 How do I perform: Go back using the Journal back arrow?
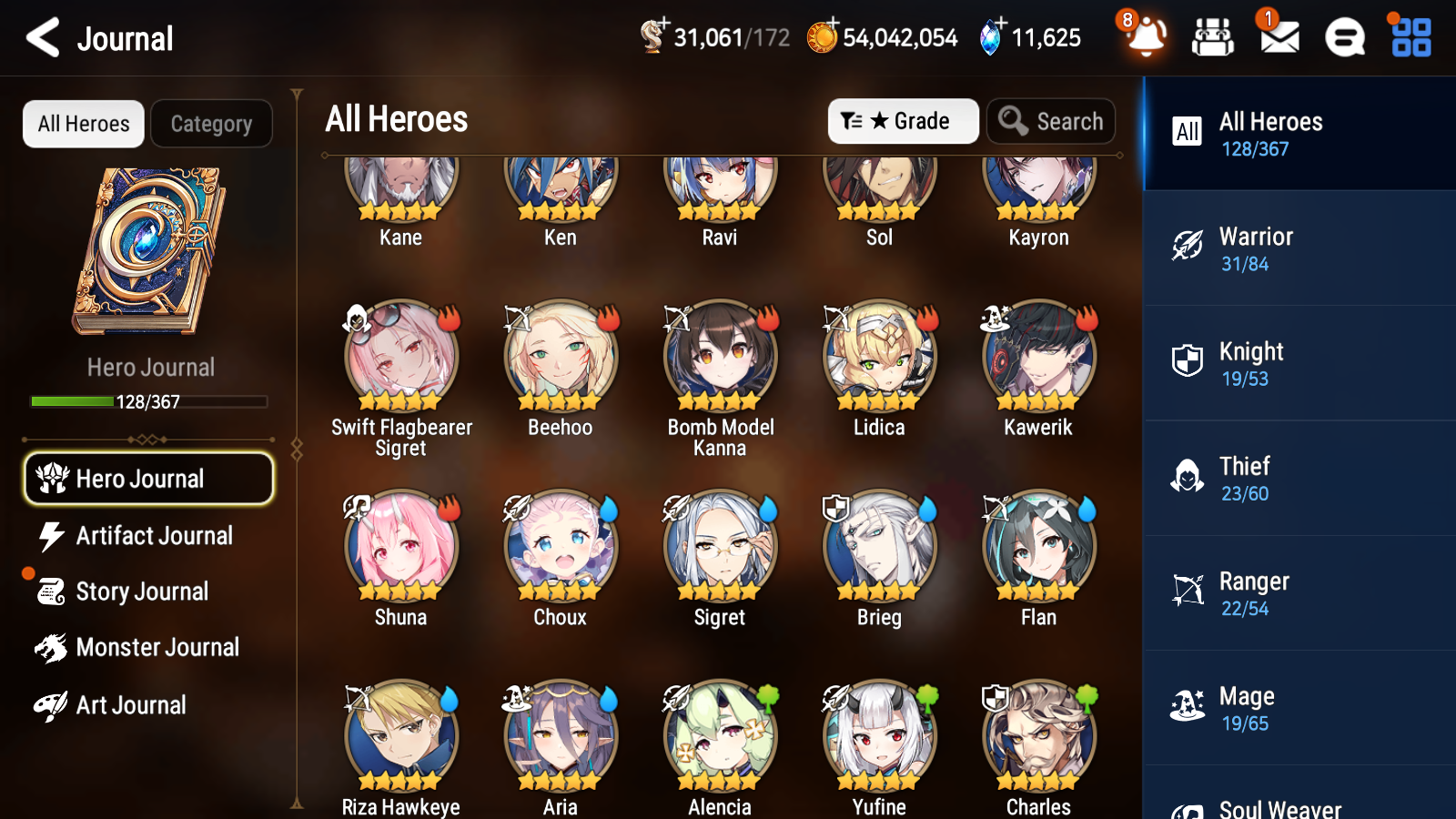(x=41, y=37)
